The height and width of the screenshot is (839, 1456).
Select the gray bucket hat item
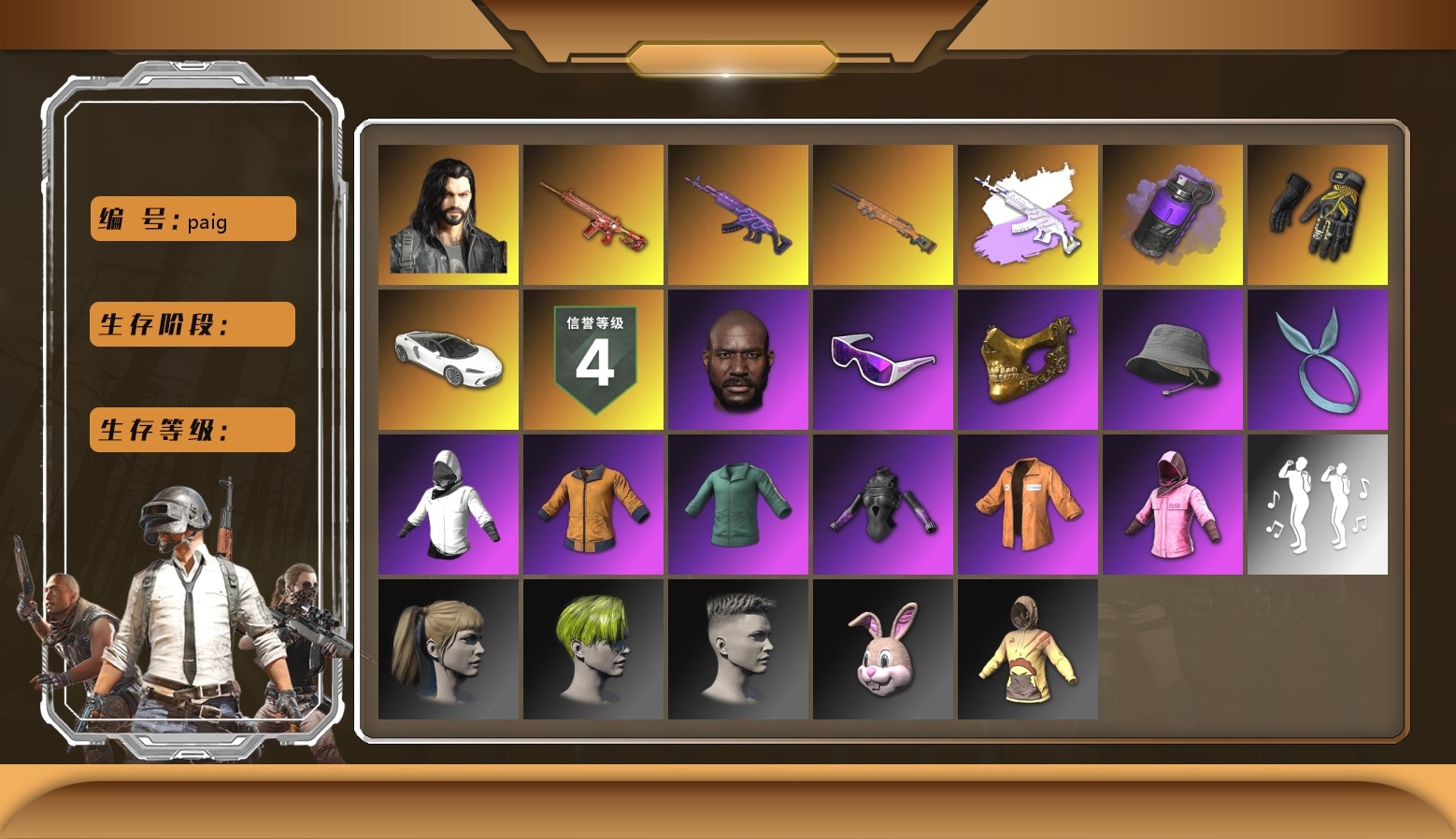(1172, 358)
